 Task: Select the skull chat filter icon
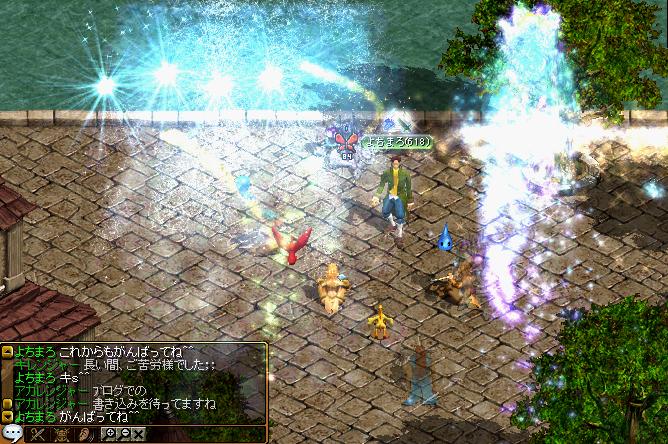click(x=62, y=434)
